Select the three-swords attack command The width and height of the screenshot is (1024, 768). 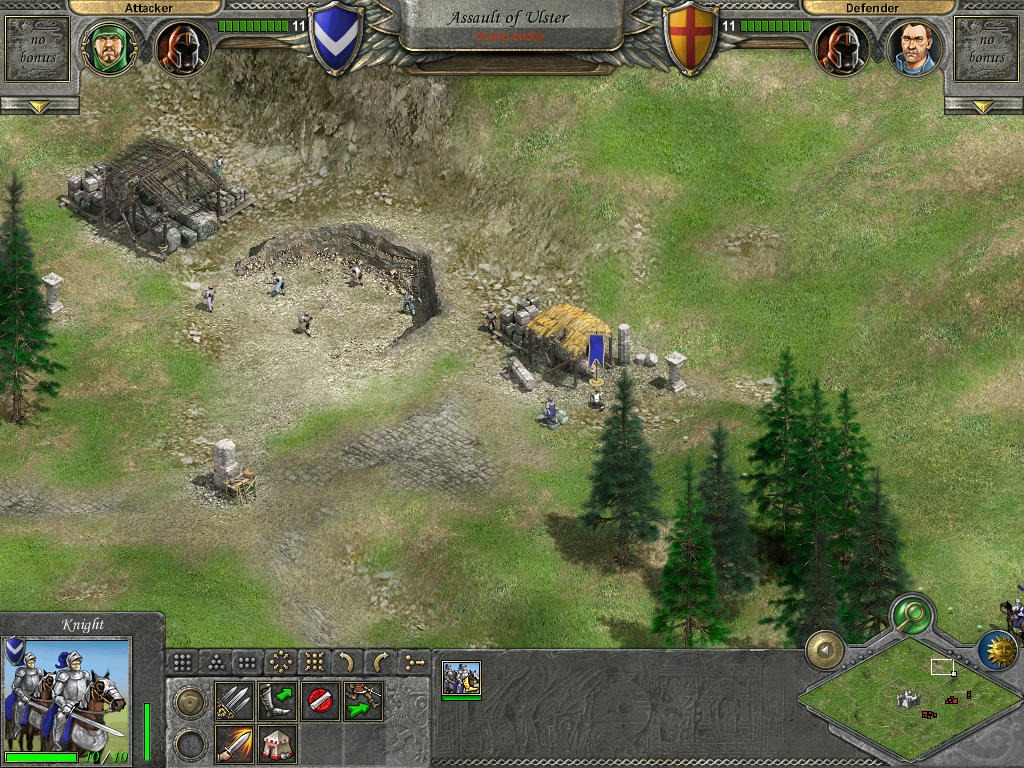(234, 701)
